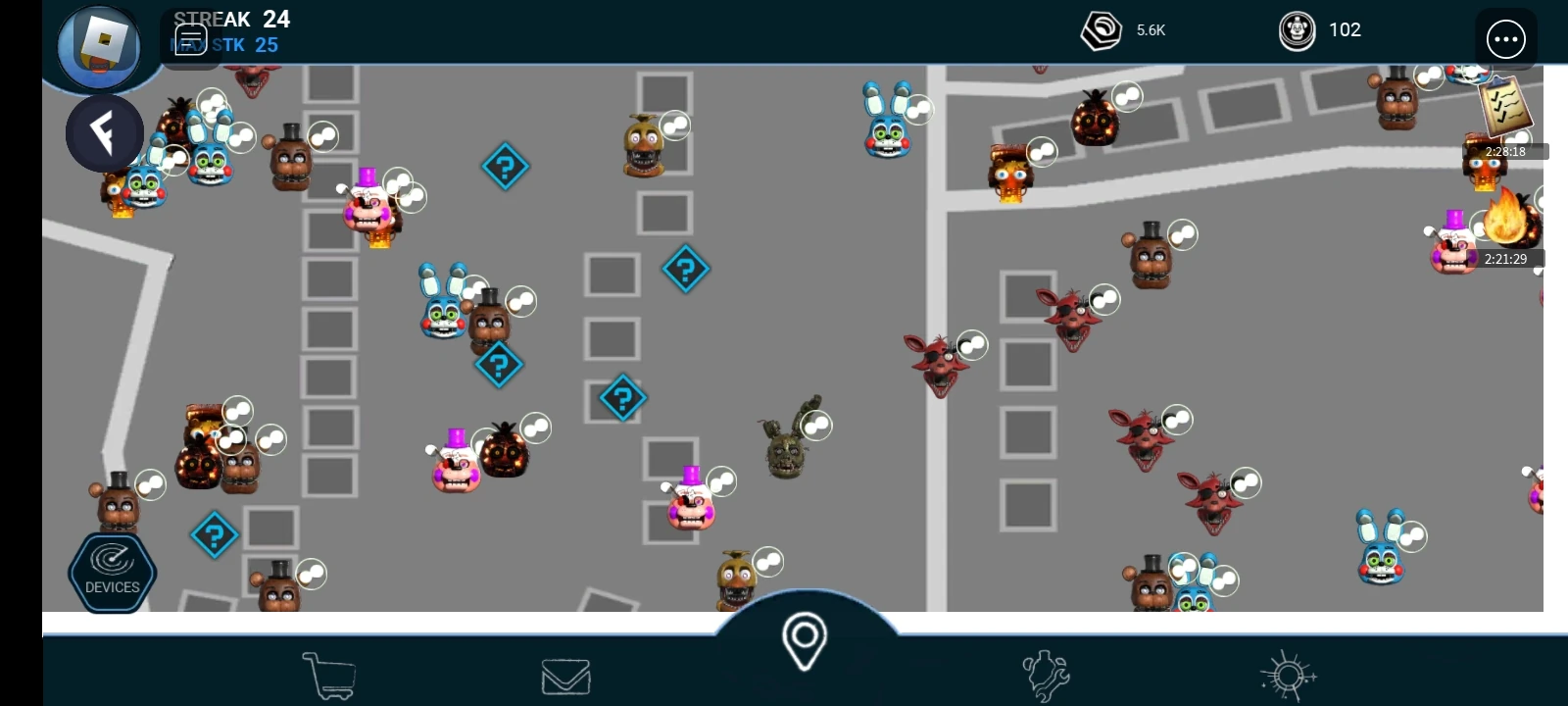The height and width of the screenshot is (706, 1568).
Task: Open the F circle badge below Roblox logo
Action: [x=105, y=131]
